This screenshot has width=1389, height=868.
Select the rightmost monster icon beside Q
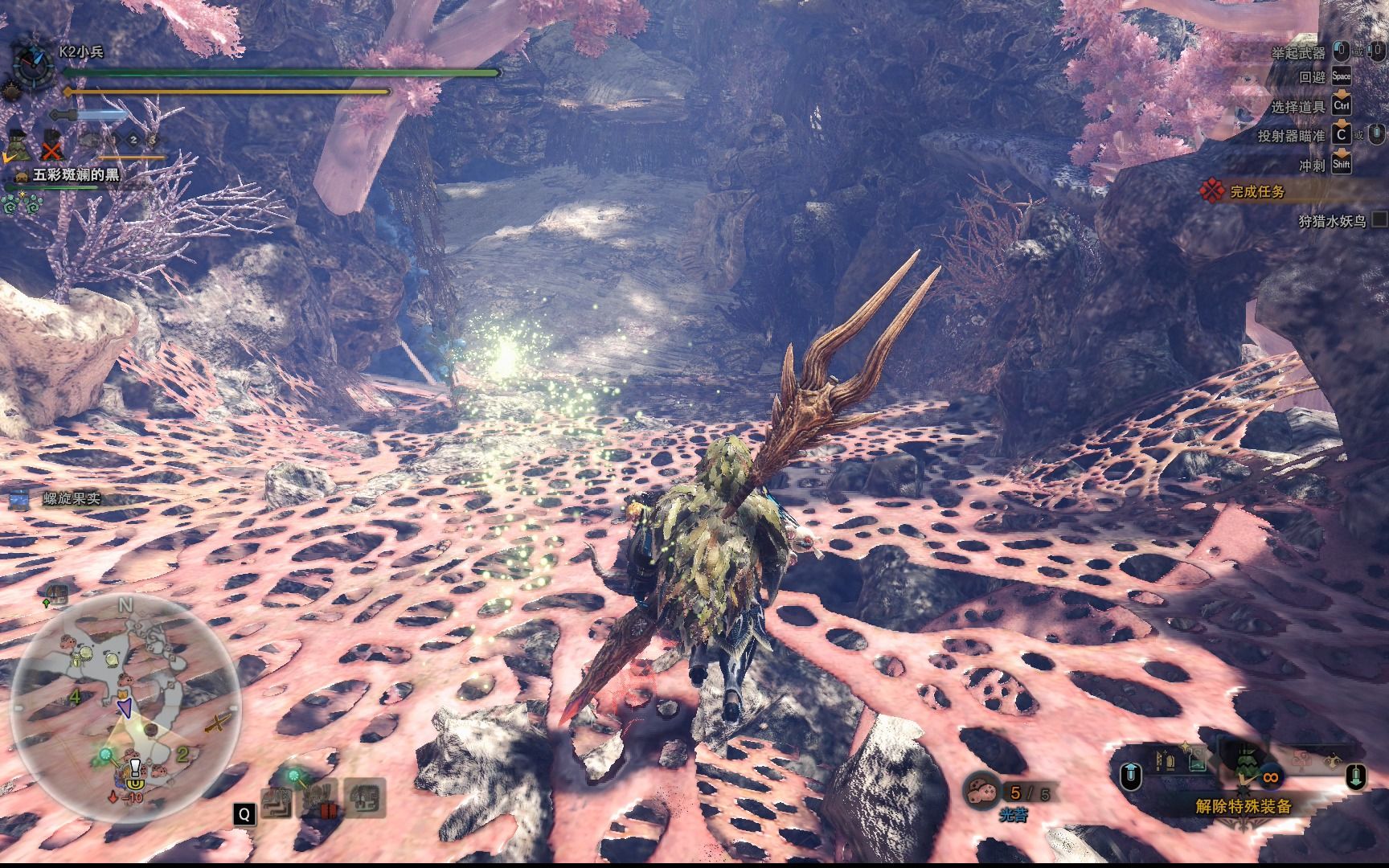[366, 798]
